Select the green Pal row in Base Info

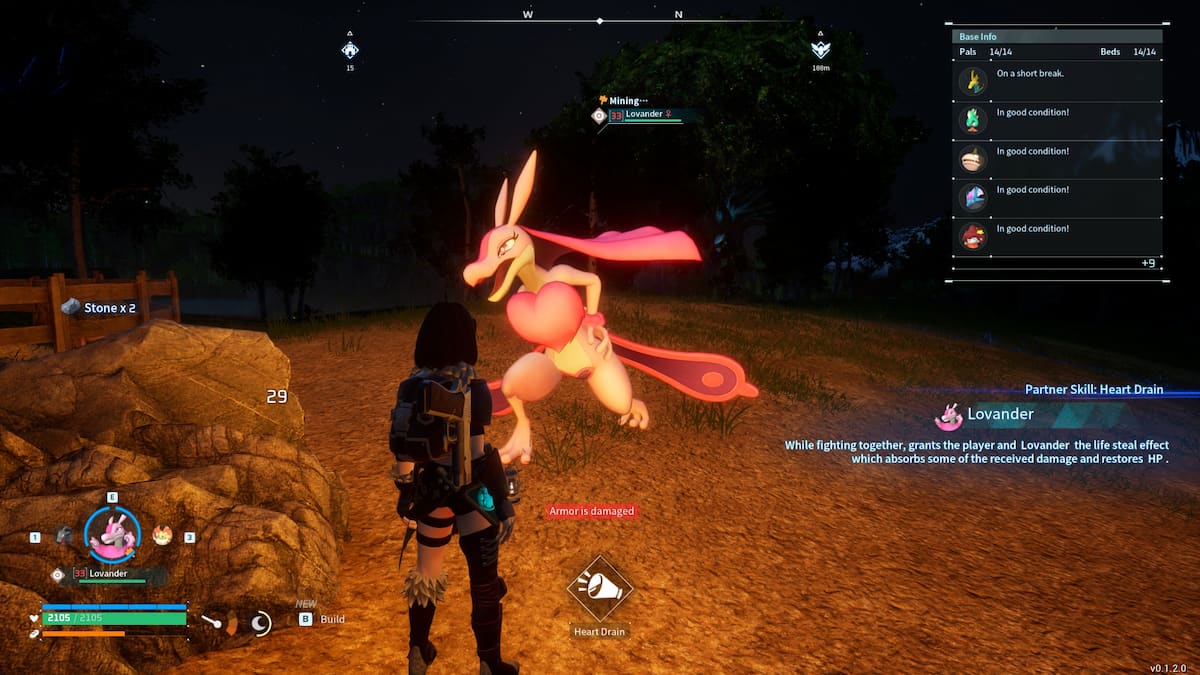point(972,120)
